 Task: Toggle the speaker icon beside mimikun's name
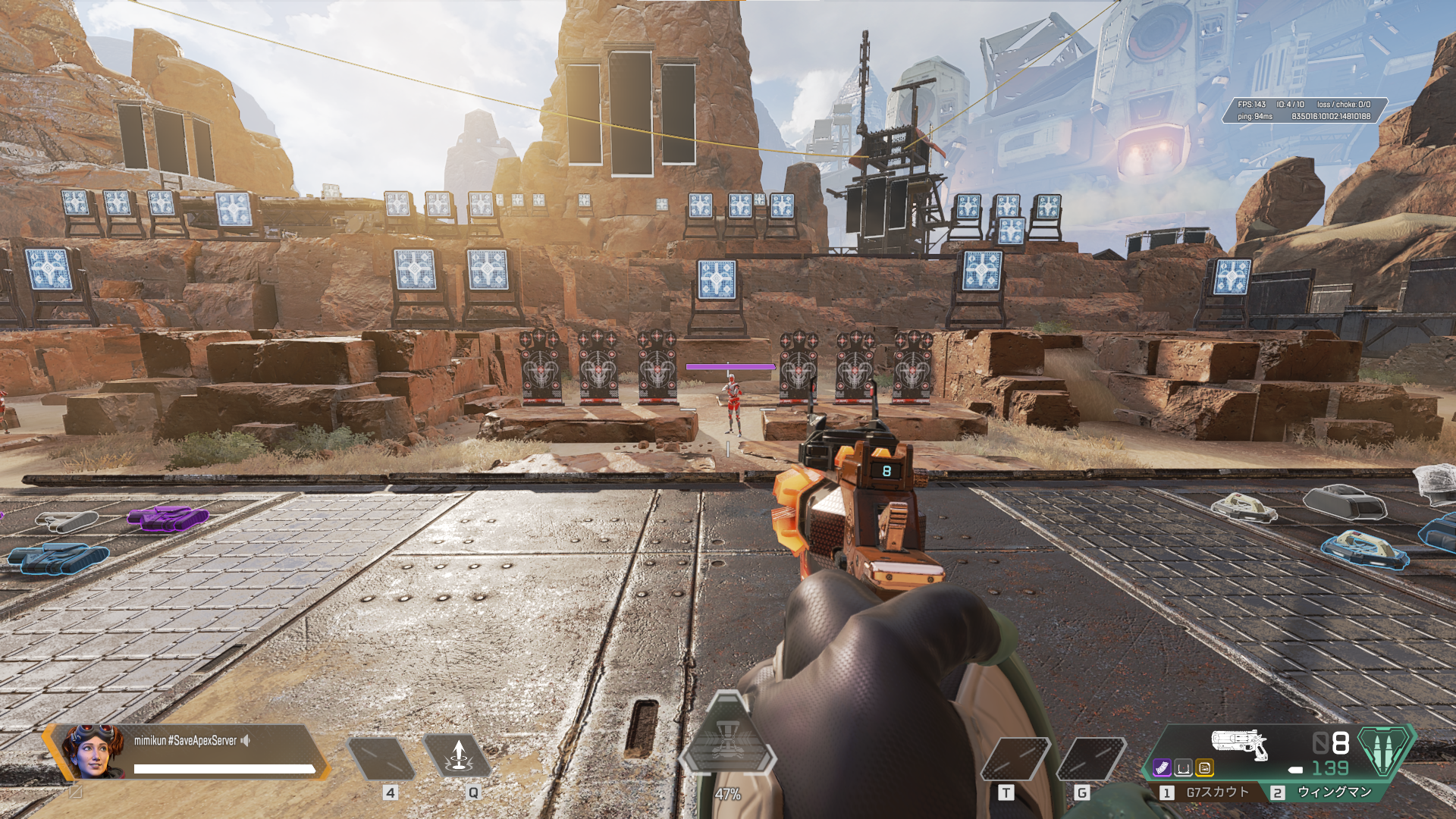[x=246, y=740]
